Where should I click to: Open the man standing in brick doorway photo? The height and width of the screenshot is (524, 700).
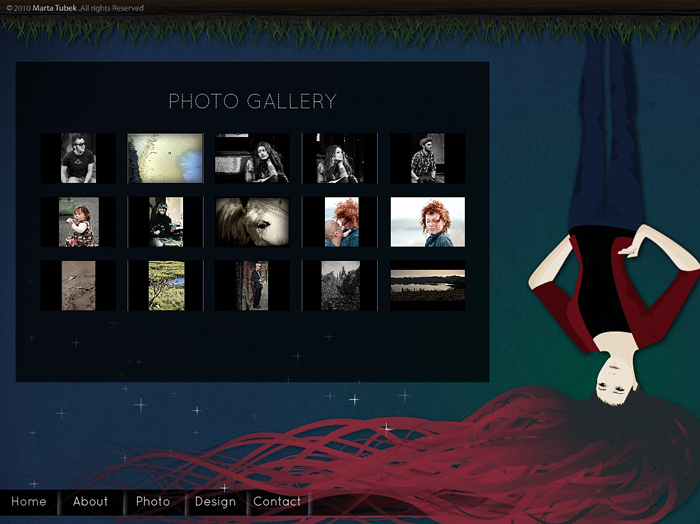pos(252,286)
